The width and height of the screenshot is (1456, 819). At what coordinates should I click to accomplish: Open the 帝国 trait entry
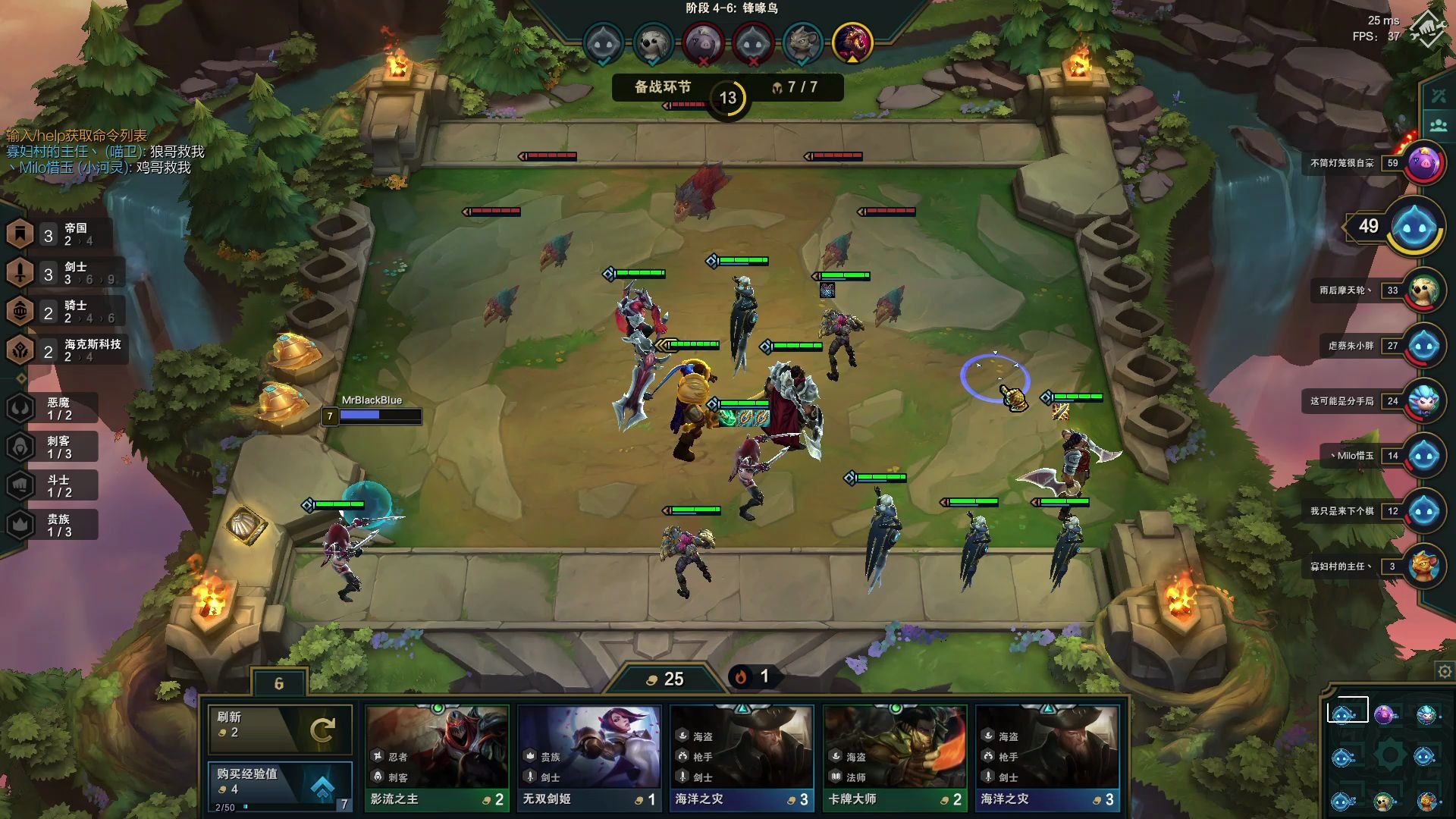coord(59,234)
